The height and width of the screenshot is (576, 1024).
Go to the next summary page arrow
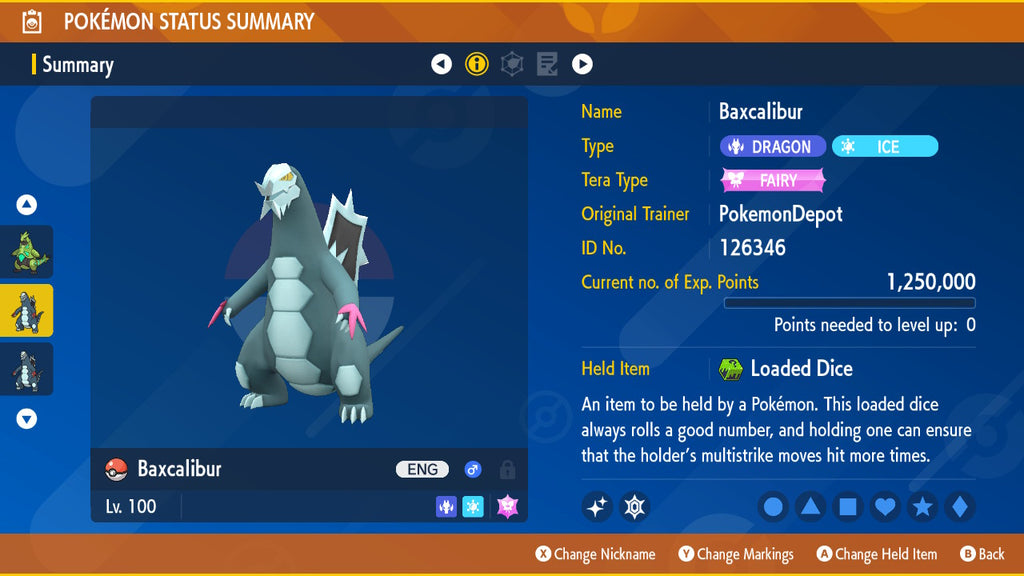(582, 65)
